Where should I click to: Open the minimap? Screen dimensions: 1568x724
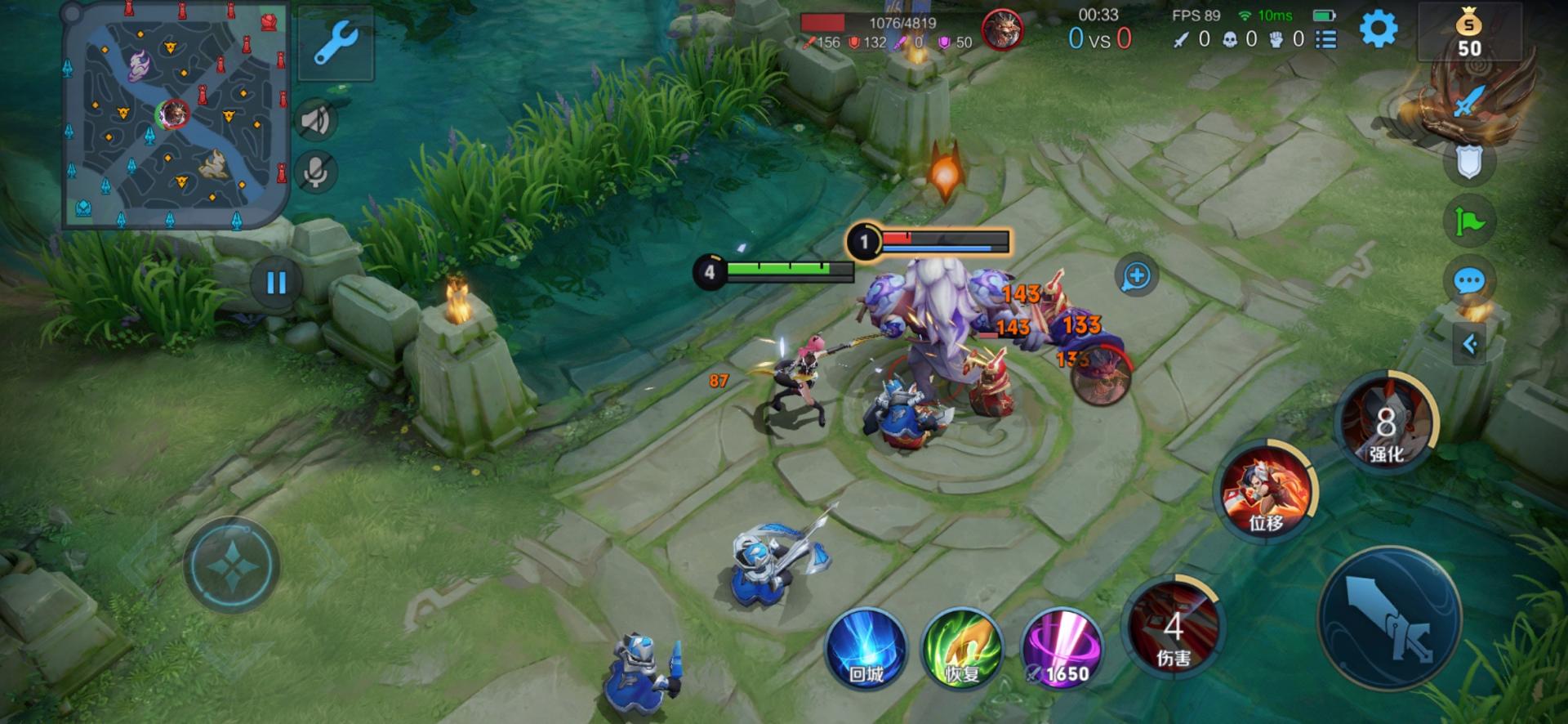[176, 114]
